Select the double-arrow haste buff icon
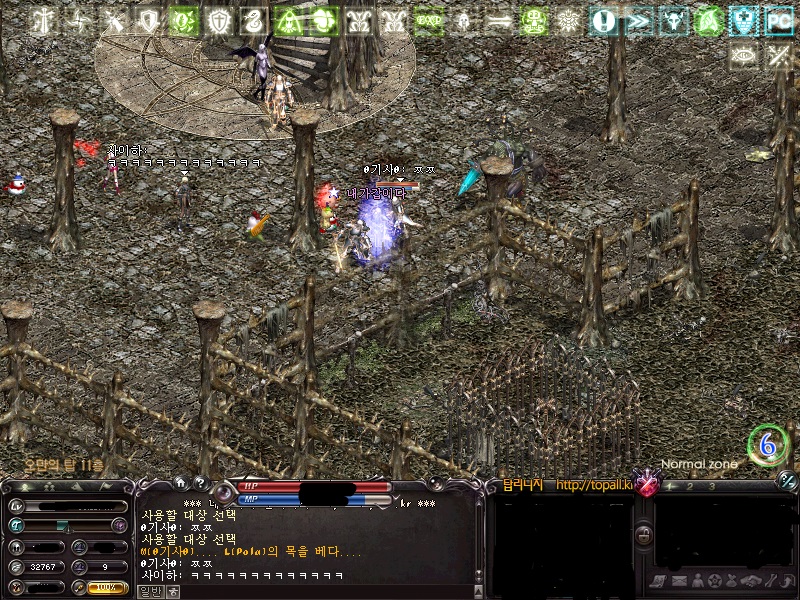This screenshot has width=800, height=600. pyautogui.click(x=638, y=20)
